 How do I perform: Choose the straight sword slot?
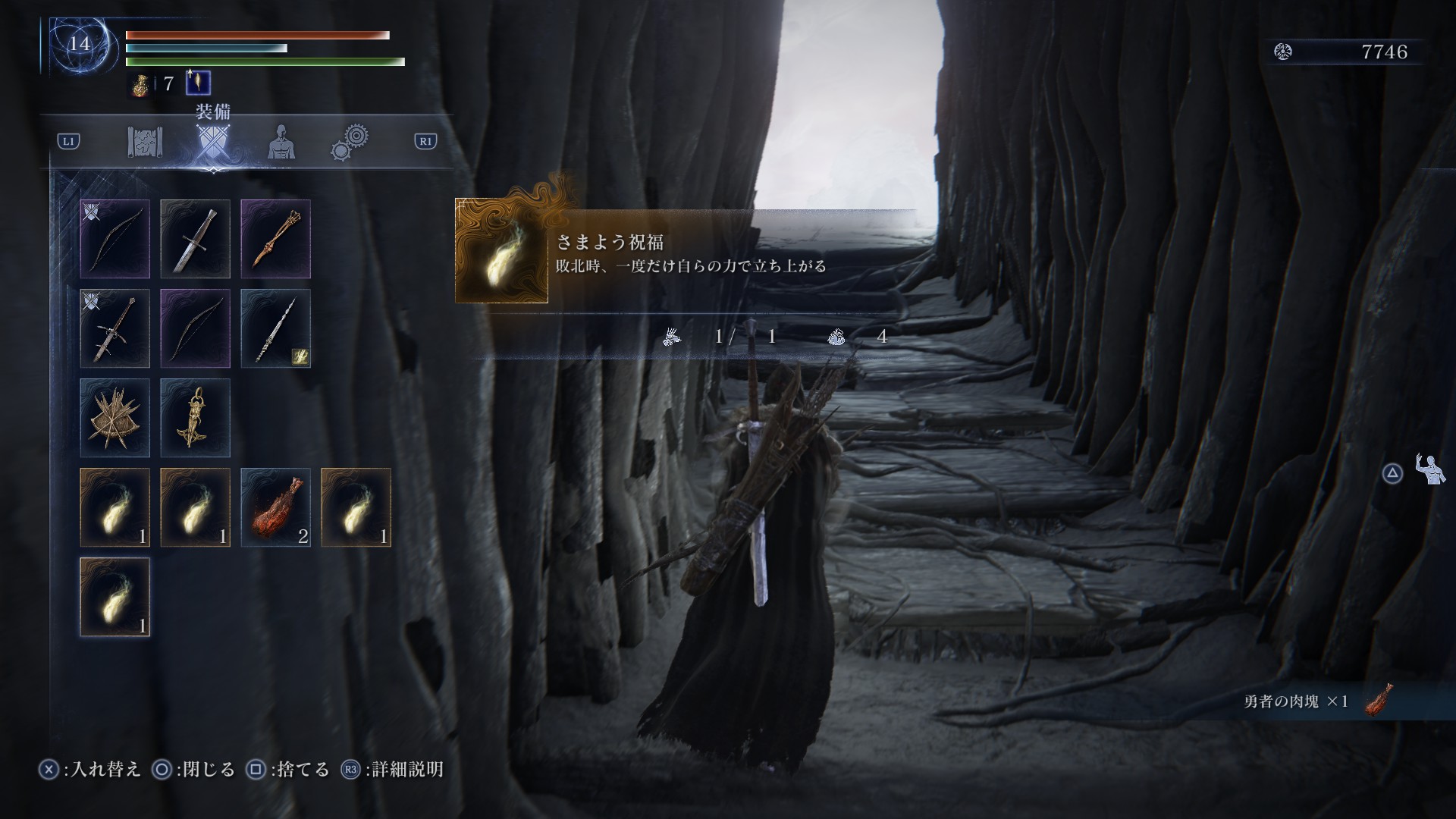tap(196, 239)
